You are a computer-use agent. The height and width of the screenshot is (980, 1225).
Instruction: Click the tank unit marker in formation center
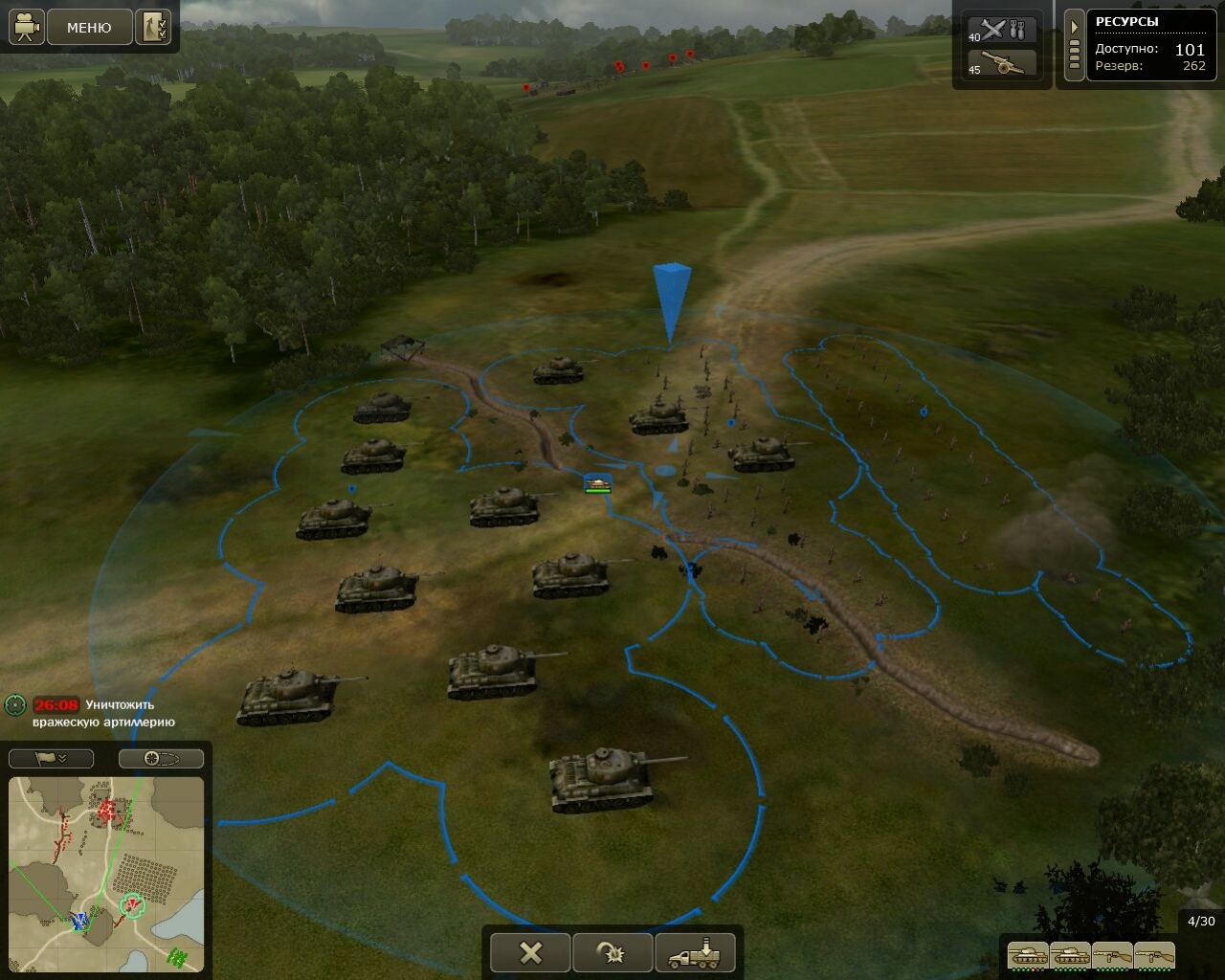click(598, 484)
